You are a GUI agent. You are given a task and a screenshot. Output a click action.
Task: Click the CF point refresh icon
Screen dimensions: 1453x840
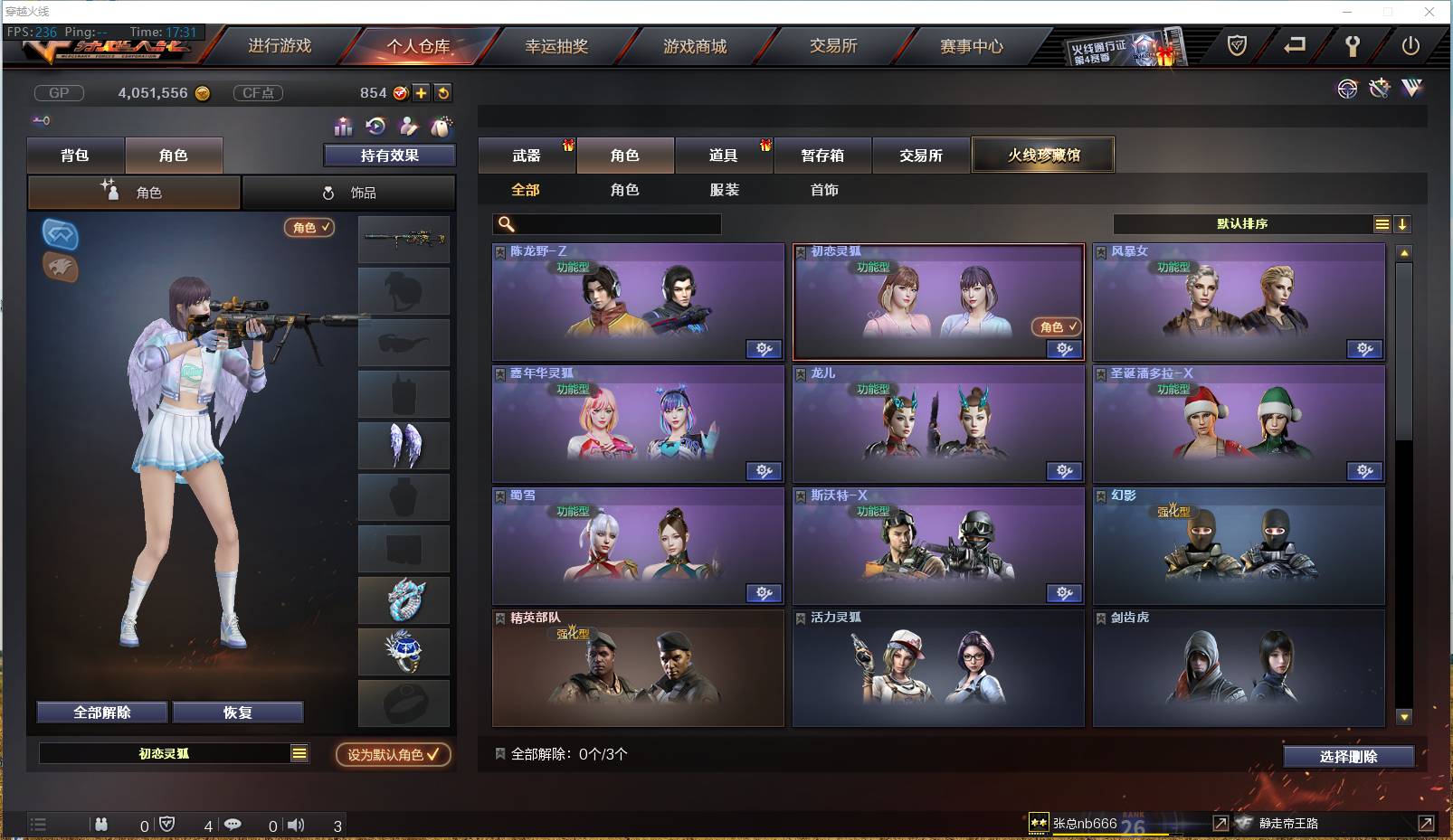click(x=444, y=93)
